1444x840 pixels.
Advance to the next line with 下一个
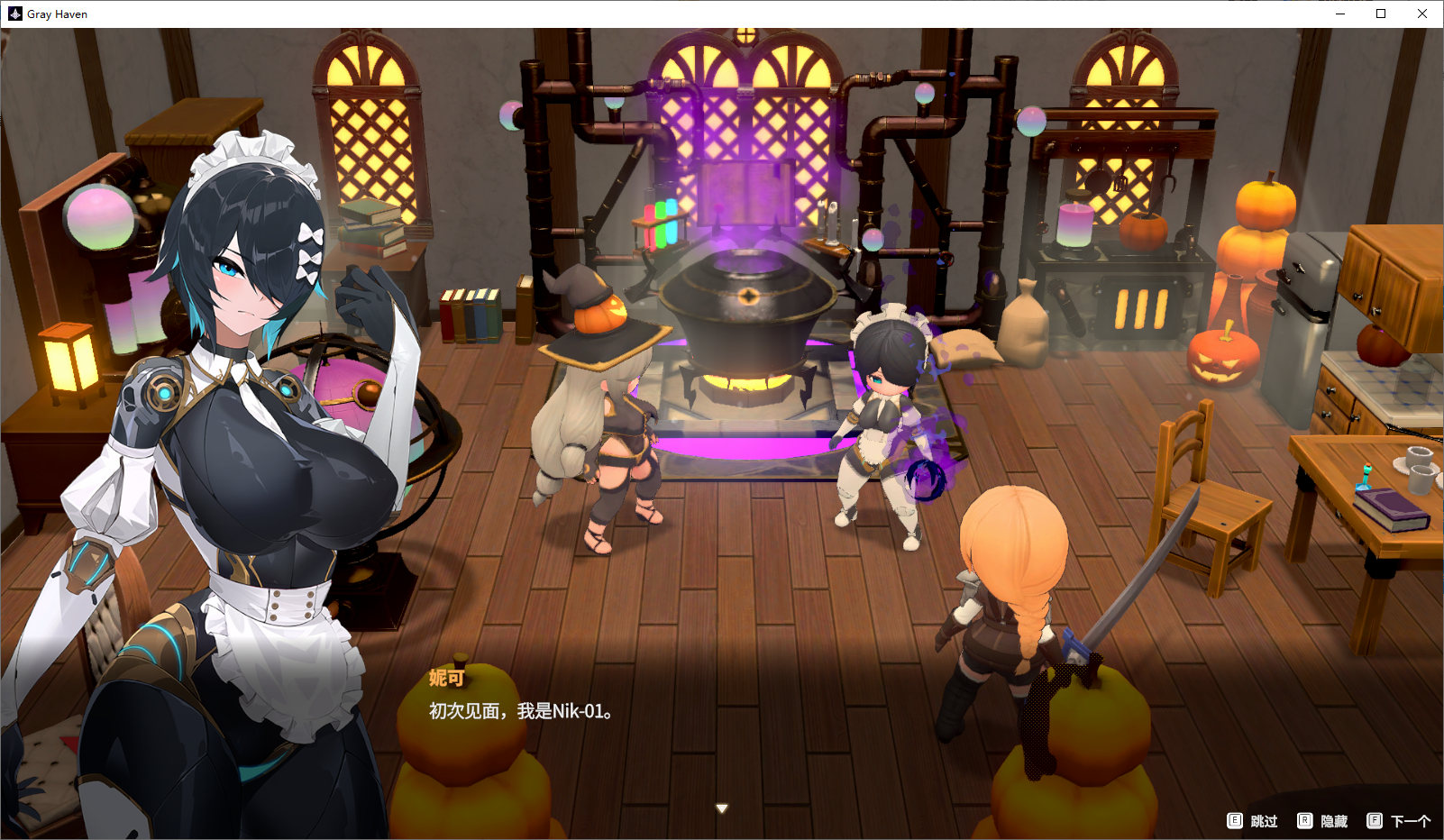click(1399, 821)
